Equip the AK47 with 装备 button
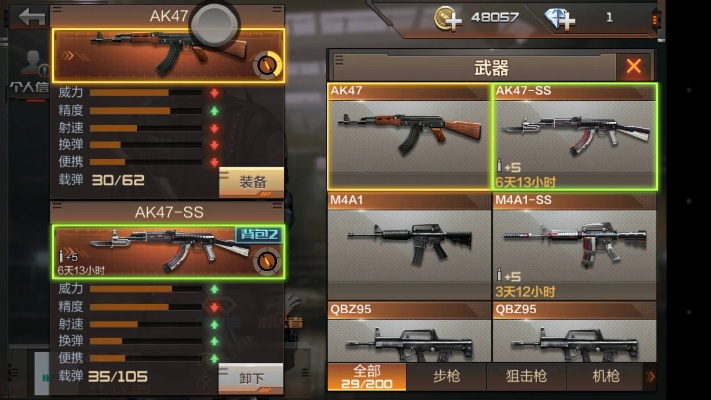 tap(252, 182)
